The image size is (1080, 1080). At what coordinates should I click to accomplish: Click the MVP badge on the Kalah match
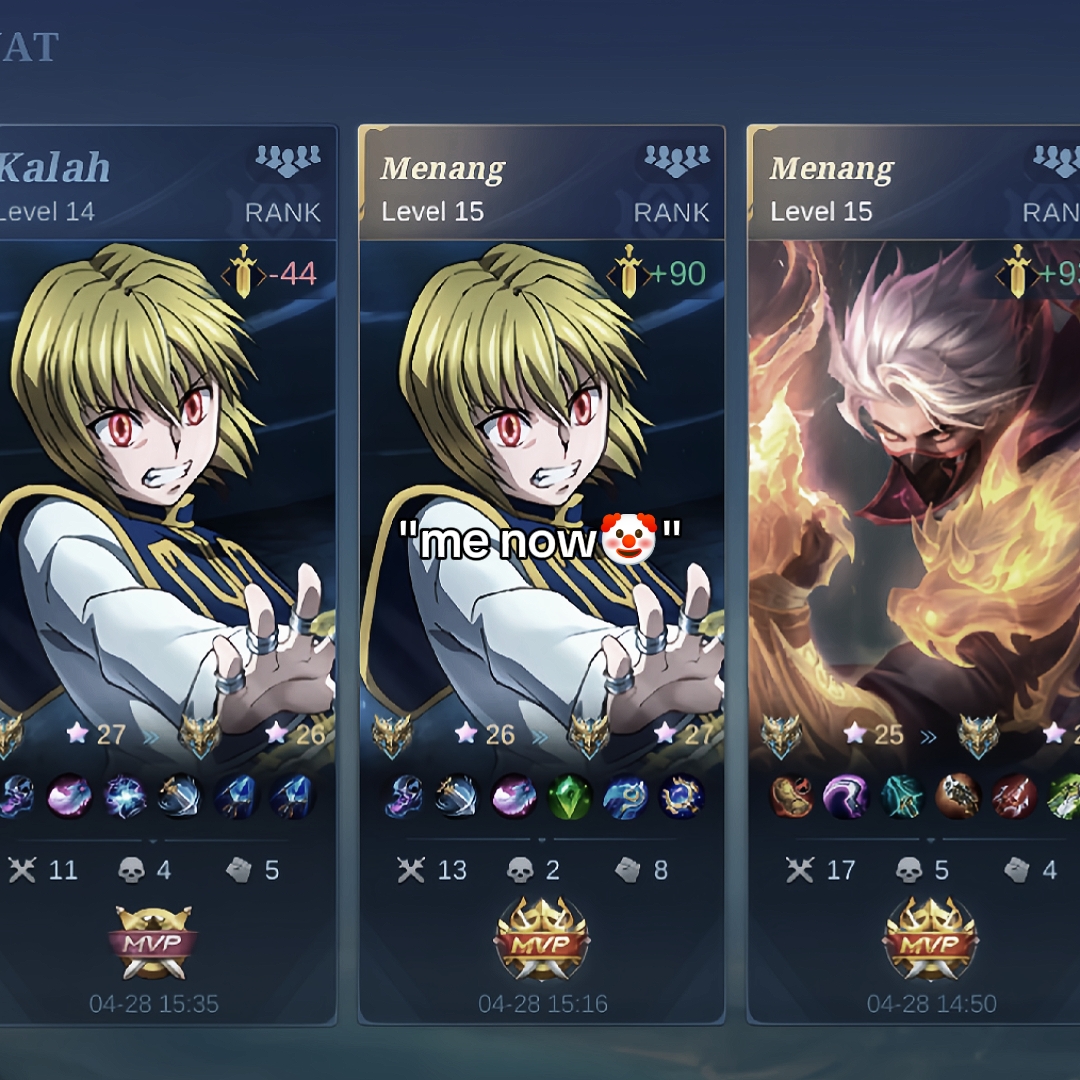[x=154, y=942]
